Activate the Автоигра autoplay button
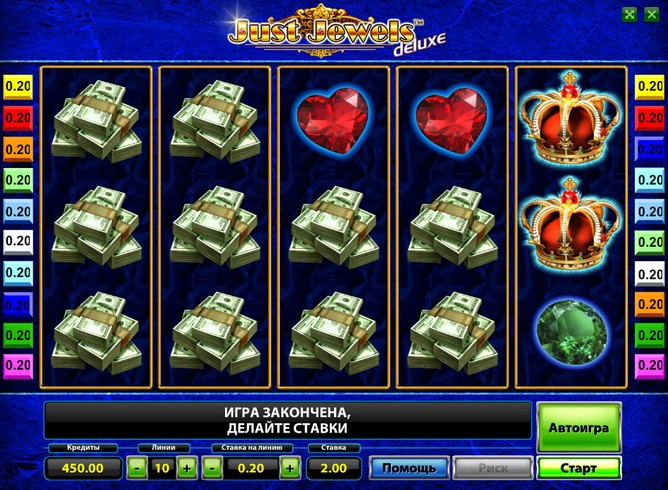 pos(579,427)
